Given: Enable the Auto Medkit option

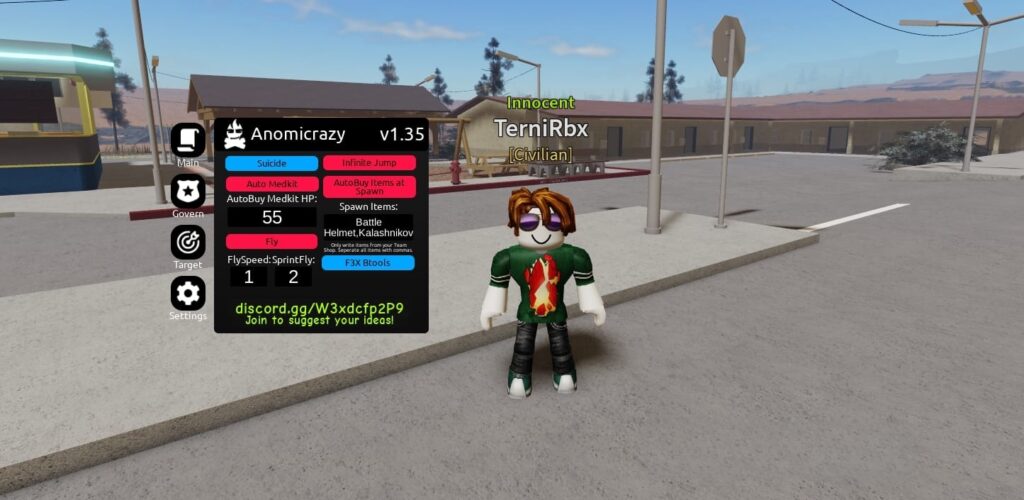Looking at the screenshot, I should pyautogui.click(x=271, y=184).
